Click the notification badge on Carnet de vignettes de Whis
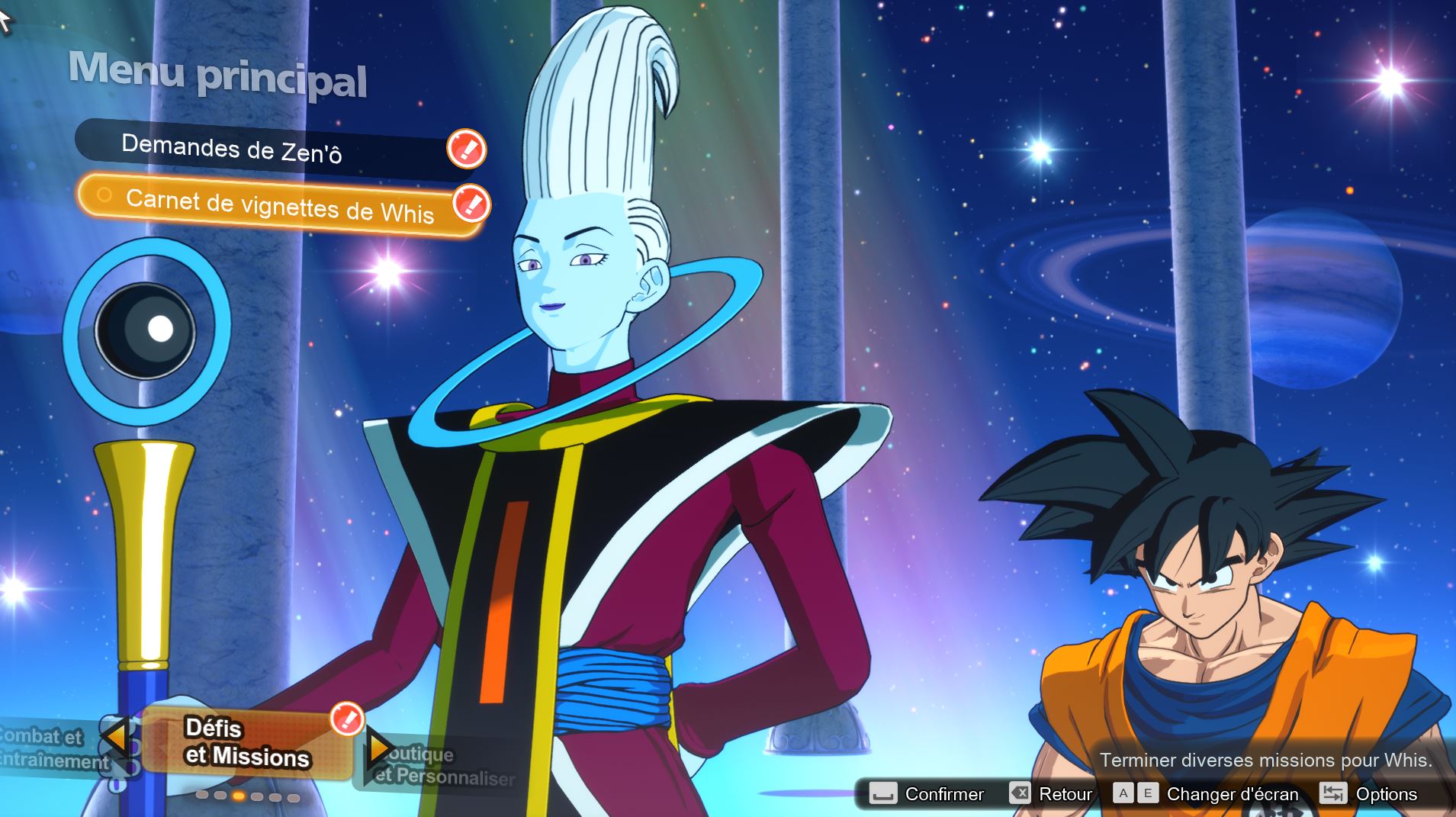Image resolution: width=1456 pixels, height=817 pixels. coord(471,204)
